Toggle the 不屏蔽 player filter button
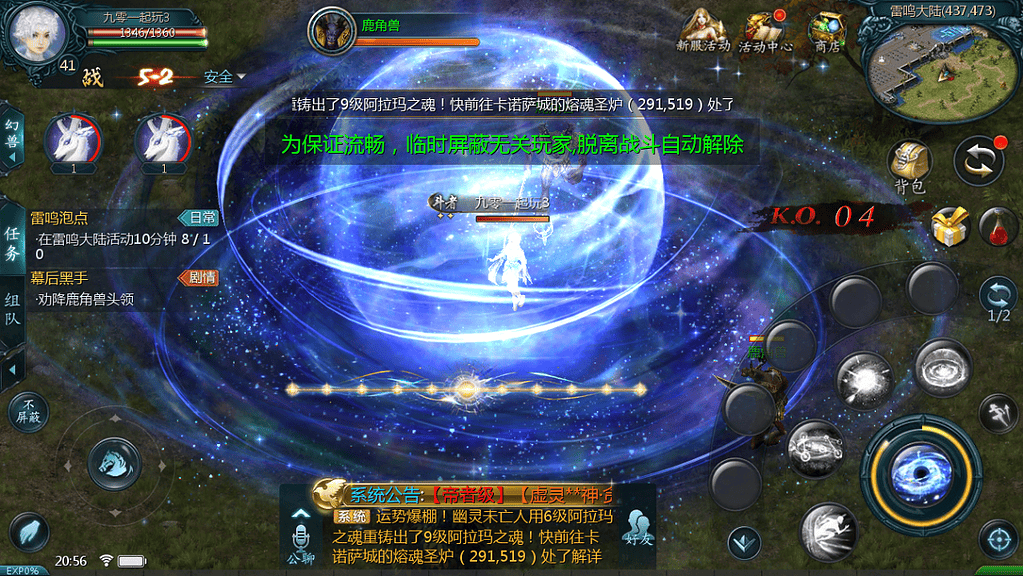The width and height of the screenshot is (1023, 576). 27,411
